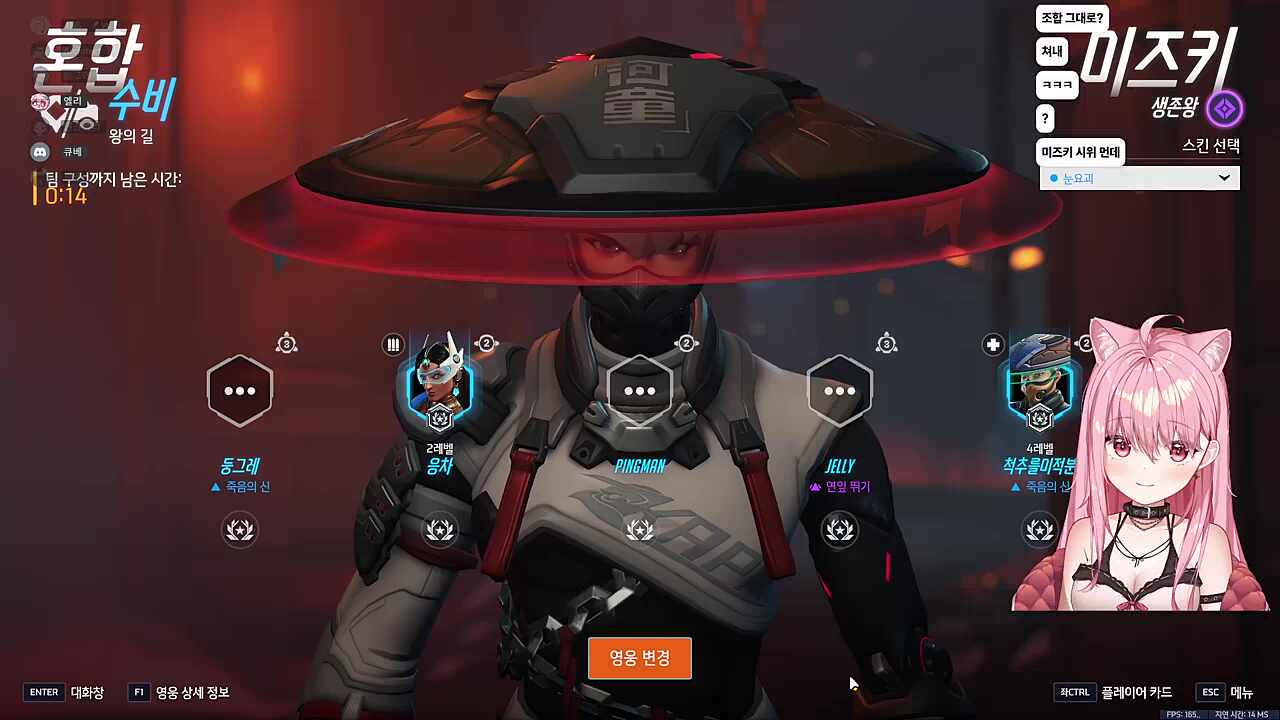Click JELLY's empty hero slot
Screen dimensions: 1280x720
click(840, 390)
